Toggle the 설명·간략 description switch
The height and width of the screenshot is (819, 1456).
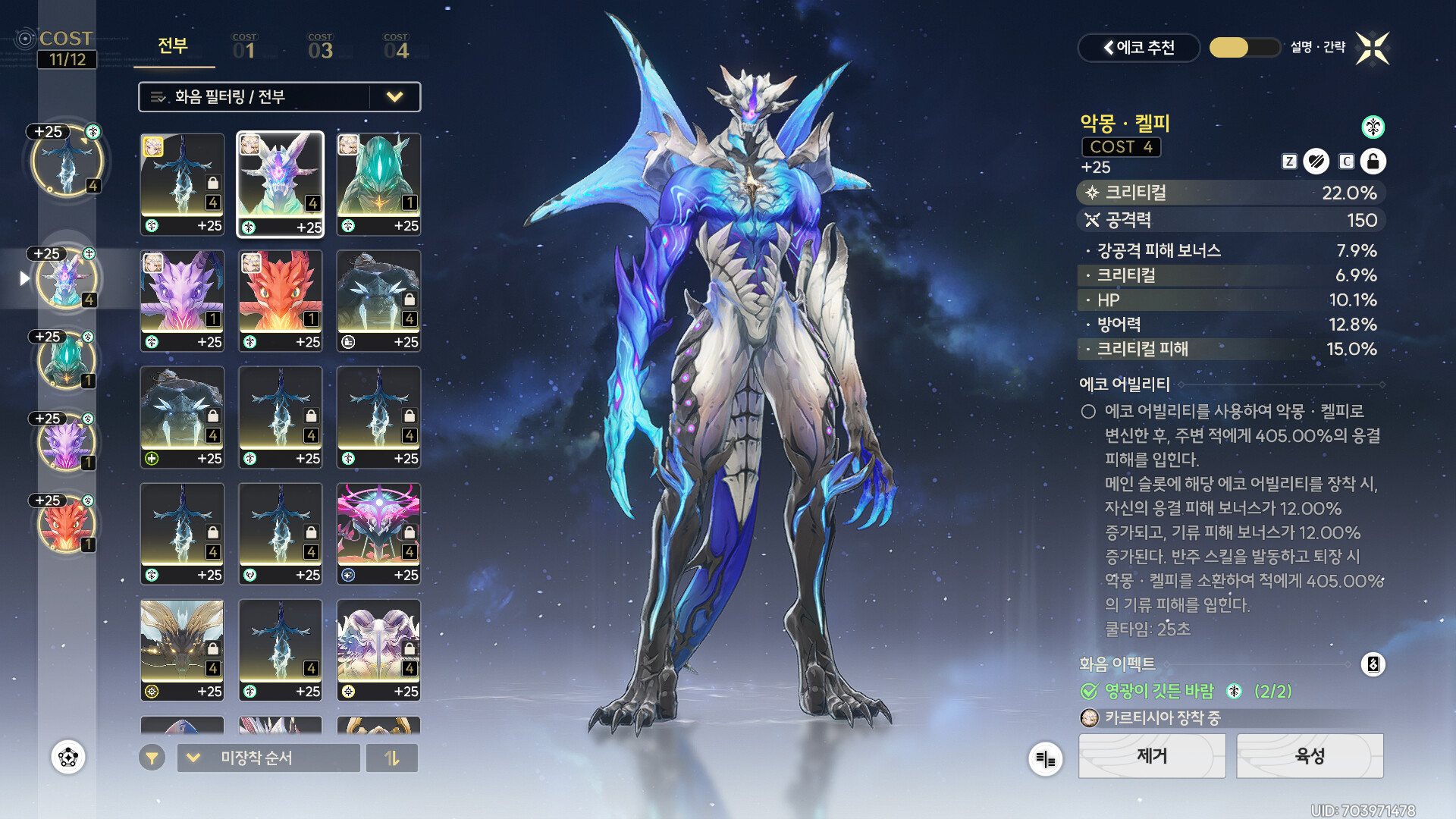click(x=1244, y=48)
